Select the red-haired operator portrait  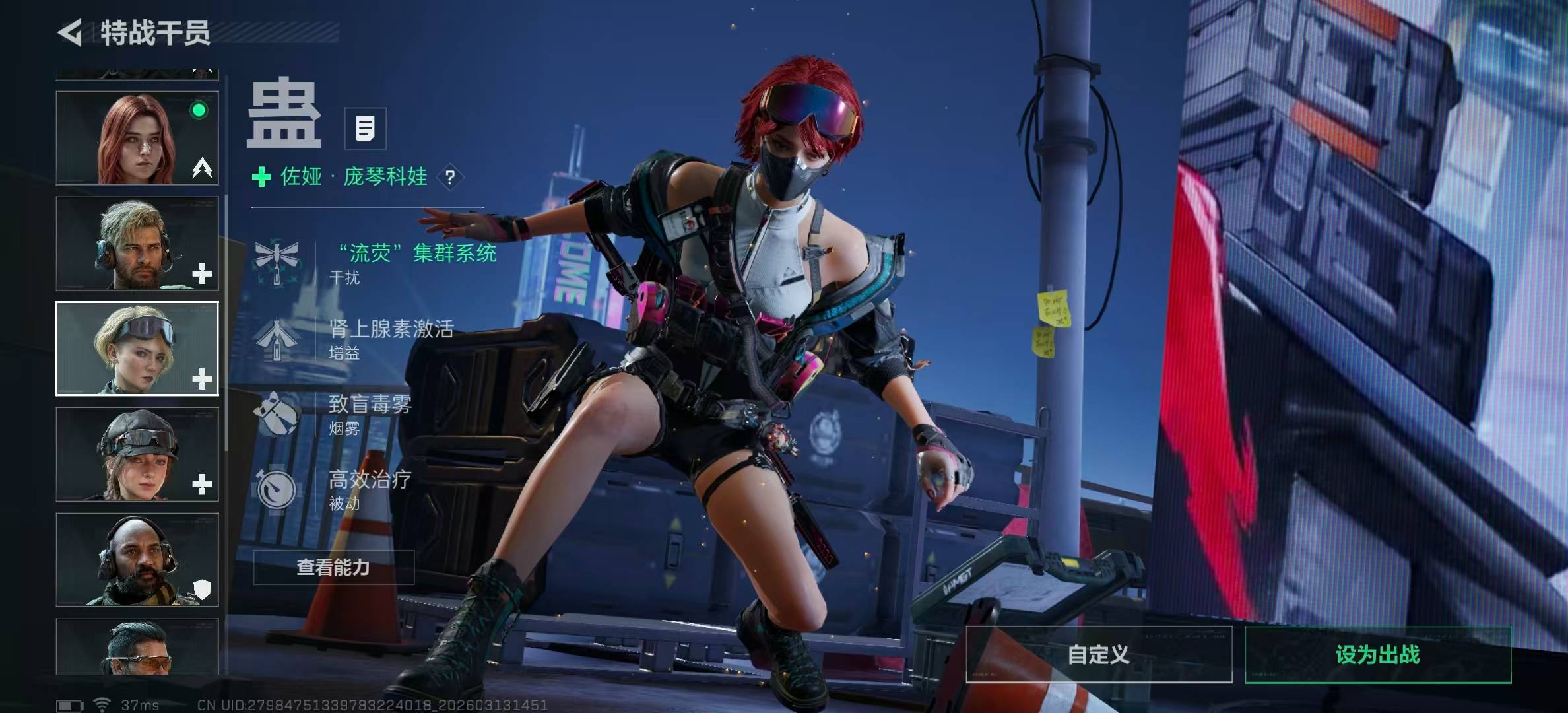tap(137, 138)
